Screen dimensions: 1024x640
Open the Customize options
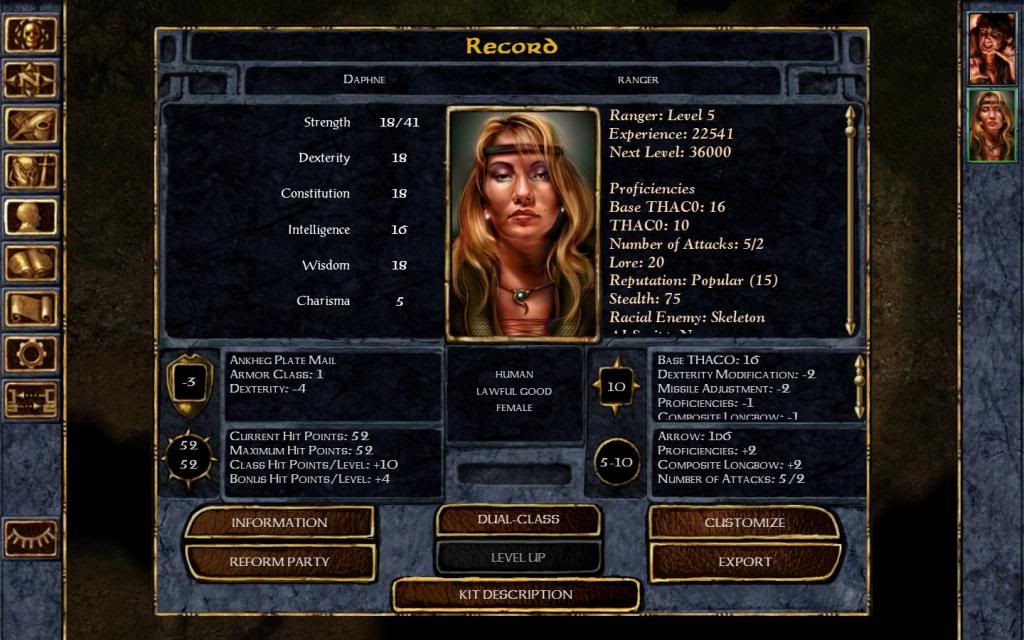744,522
